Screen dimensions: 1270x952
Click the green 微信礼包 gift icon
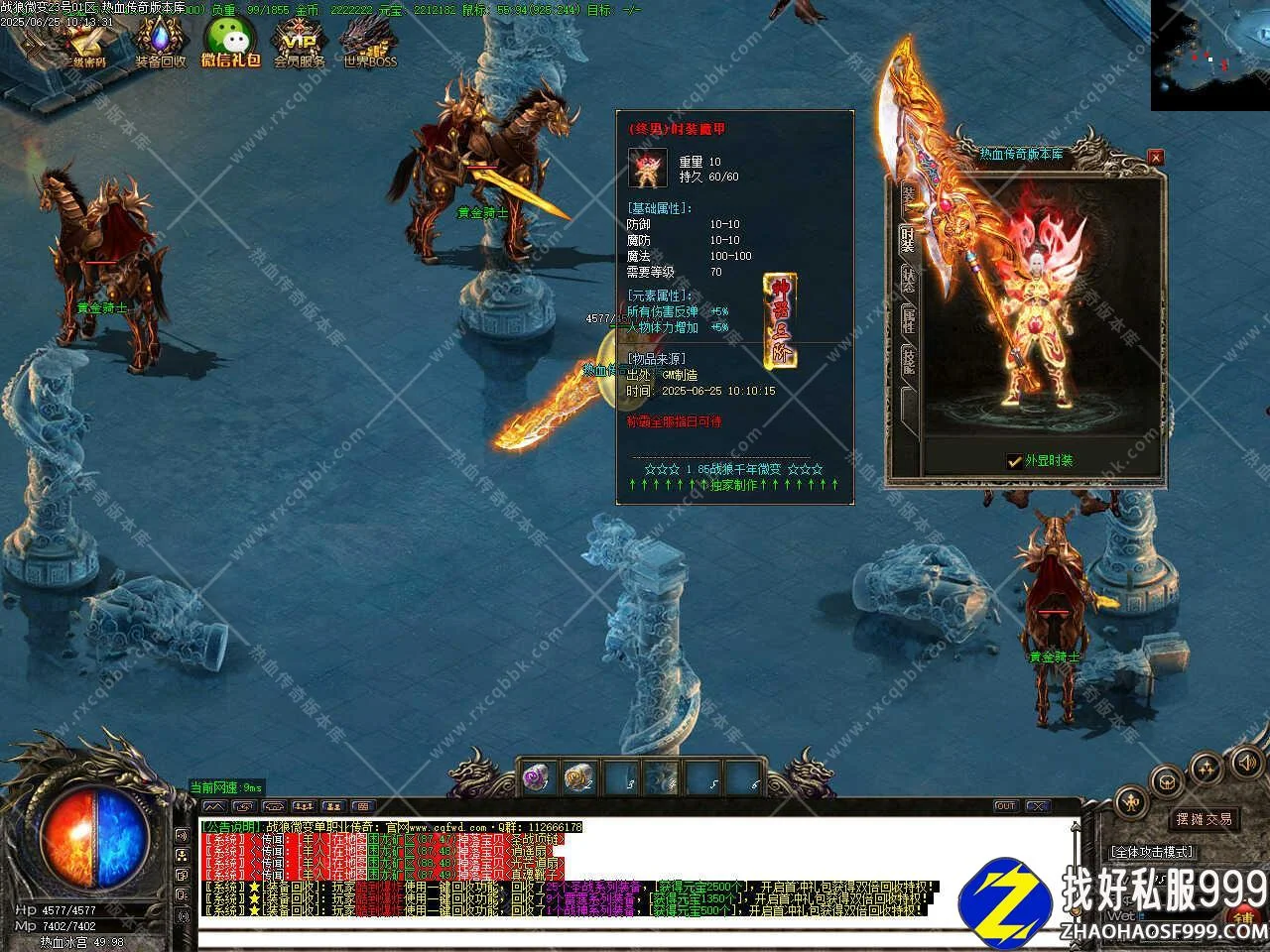pos(229,43)
